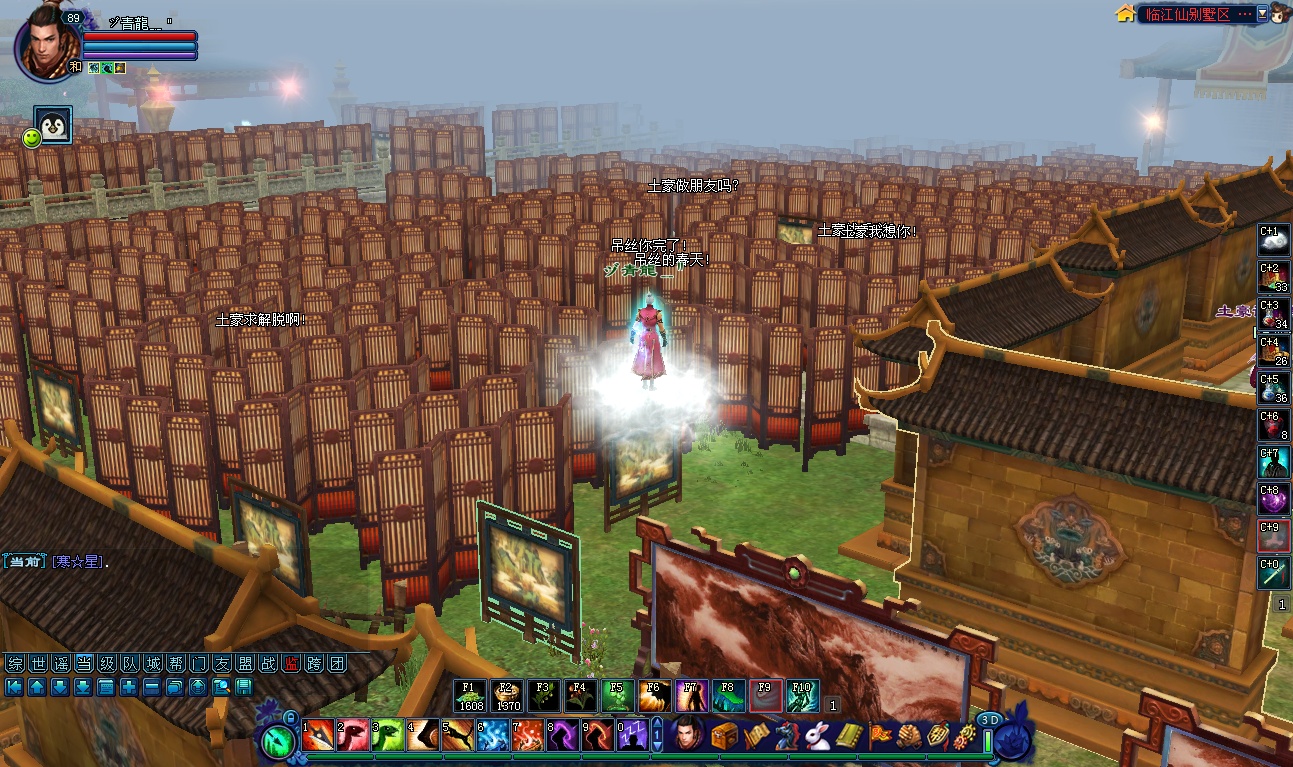This screenshot has height=767, width=1293.
Task: Click the chat magnifier search button
Action: point(221,687)
